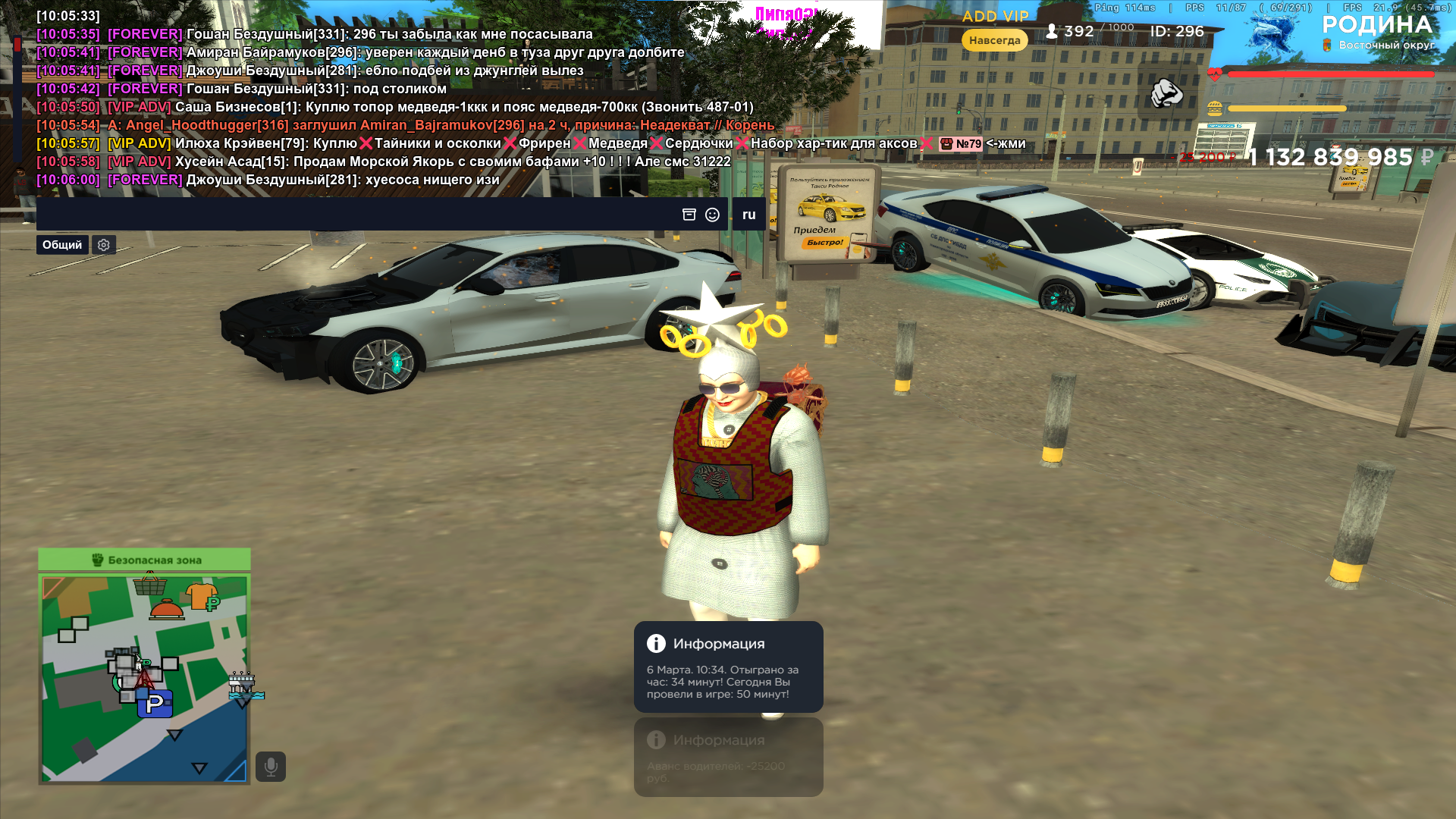Click the №79 shop link in chat
The image size is (1456, 819).
coord(961,144)
